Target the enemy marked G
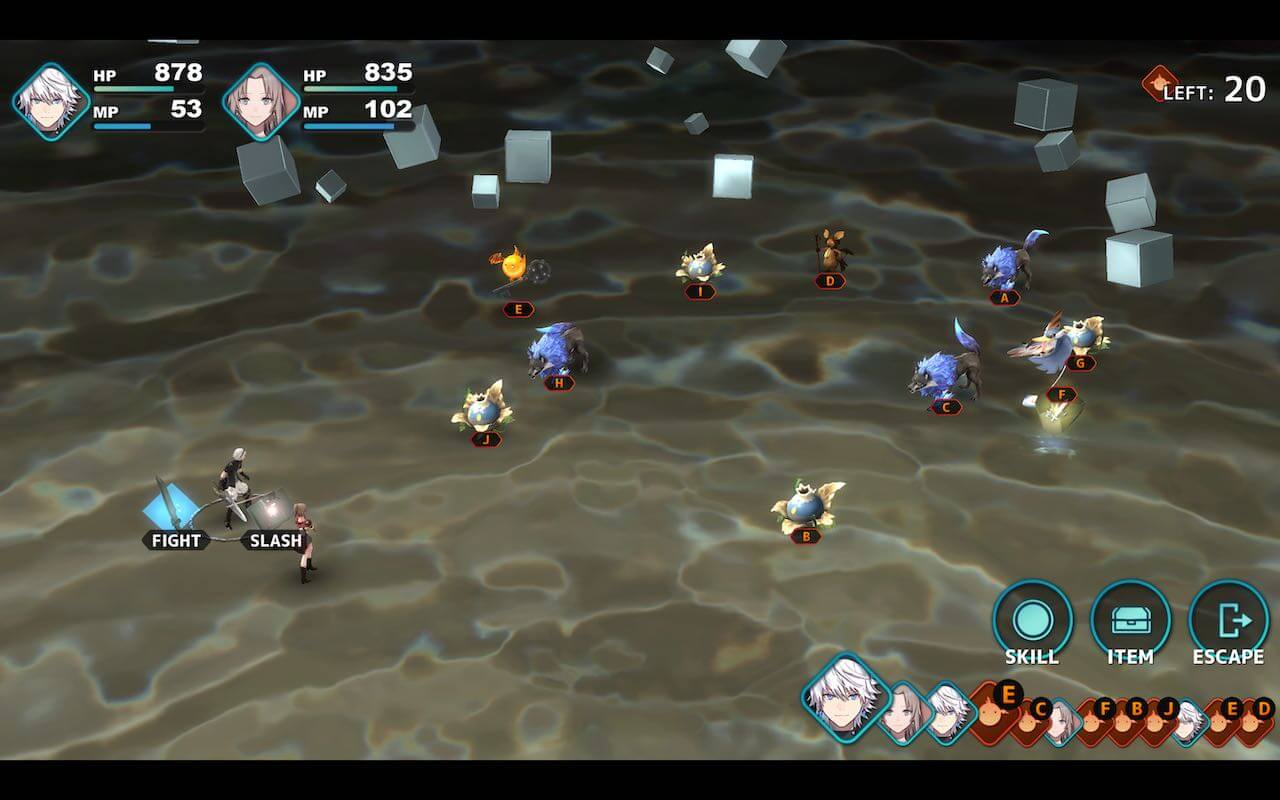The image size is (1280, 800). tap(1083, 335)
